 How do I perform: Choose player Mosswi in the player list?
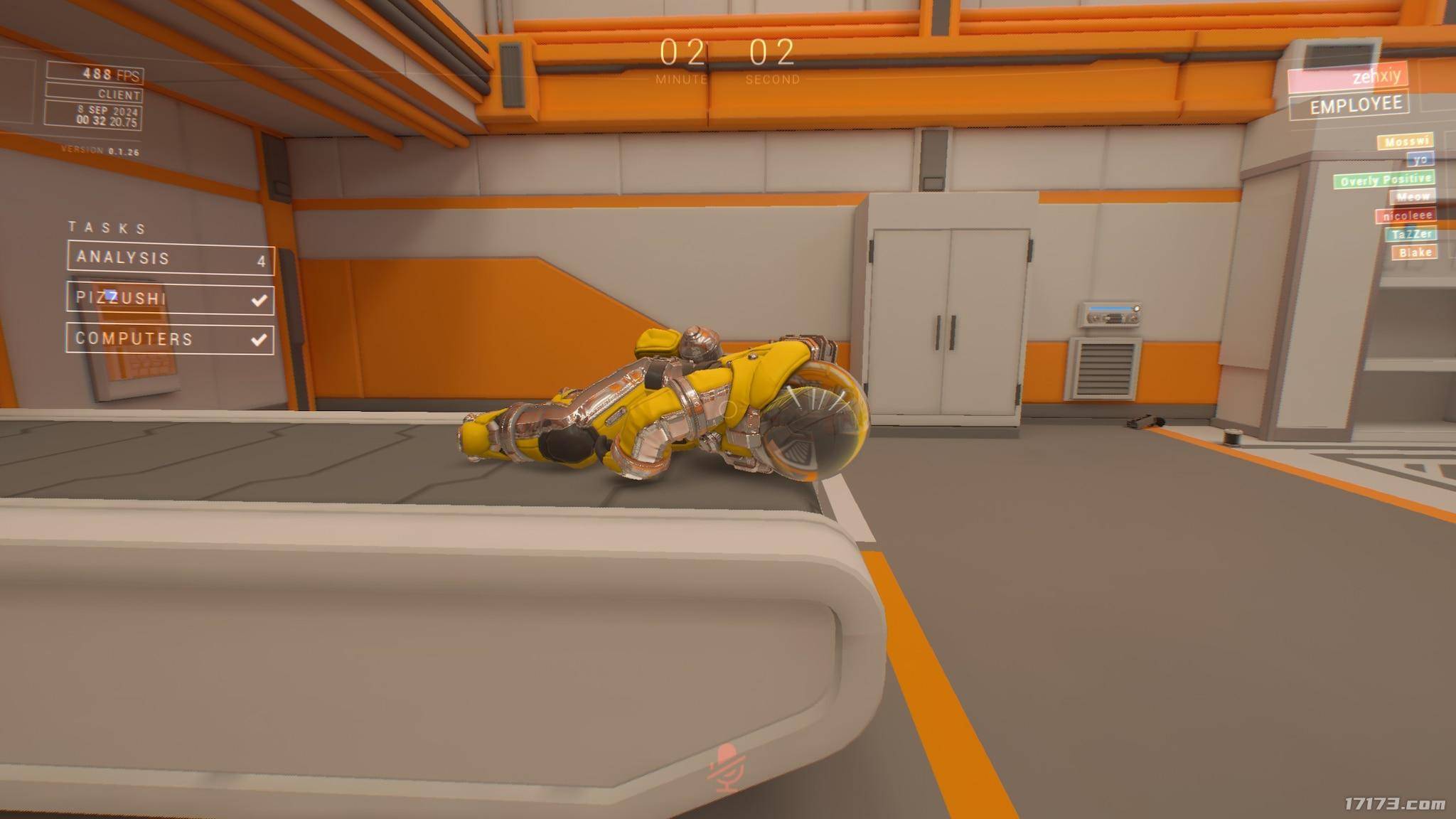click(x=1406, y=141)
